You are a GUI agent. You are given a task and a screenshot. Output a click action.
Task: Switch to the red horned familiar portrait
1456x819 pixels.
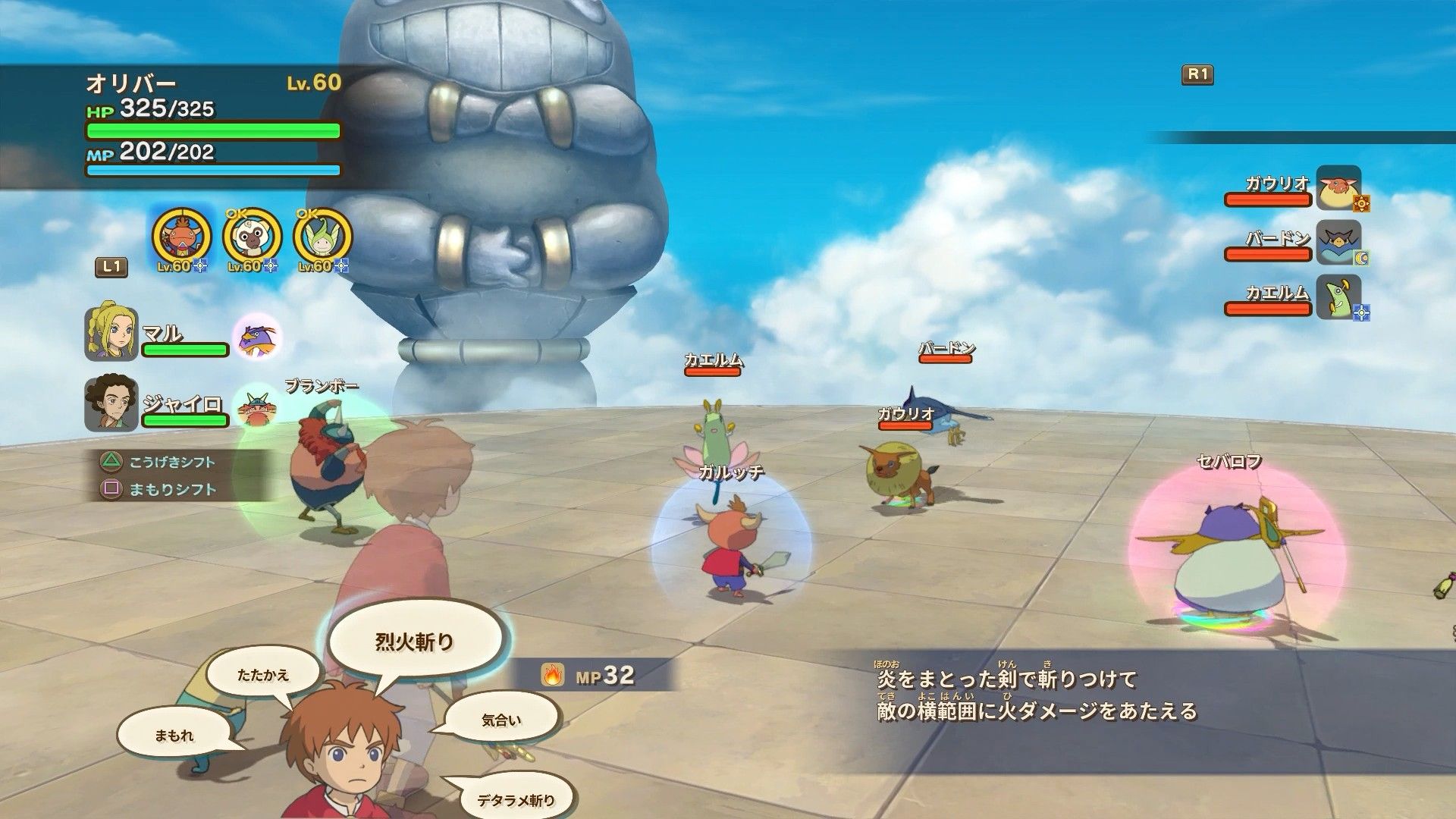point(182,236)
